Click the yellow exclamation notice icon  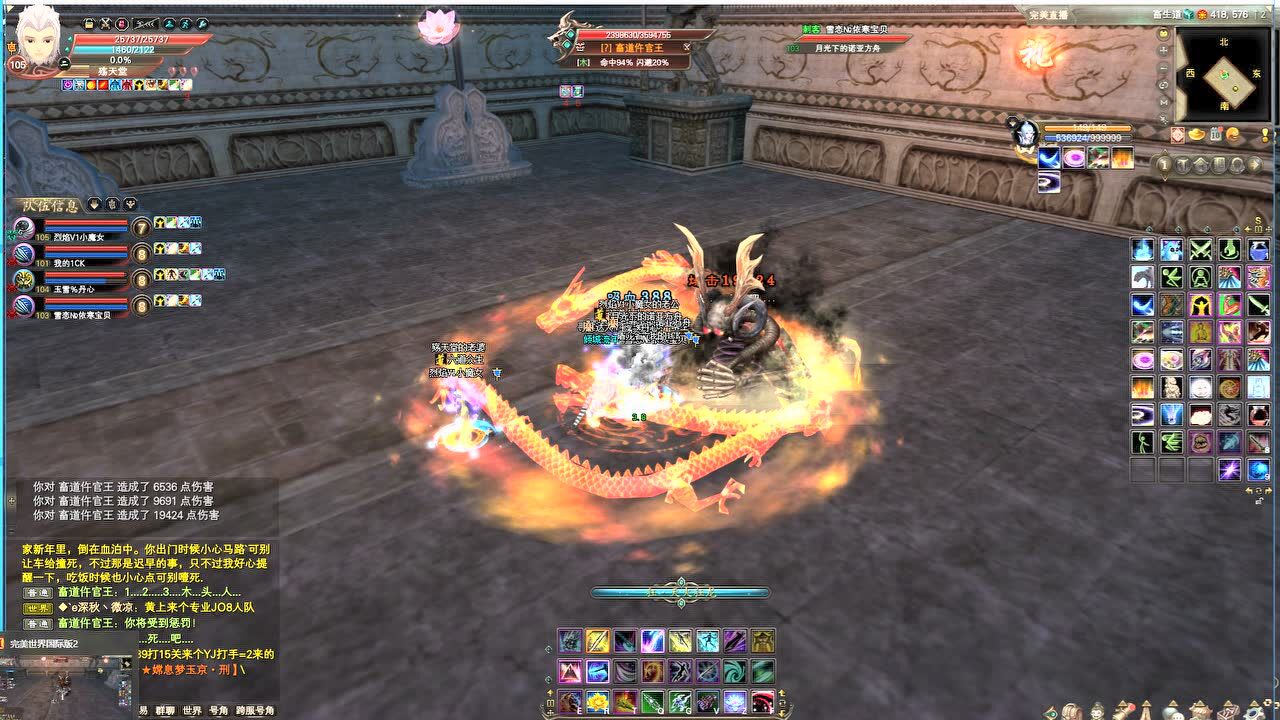click(1265, 134)
